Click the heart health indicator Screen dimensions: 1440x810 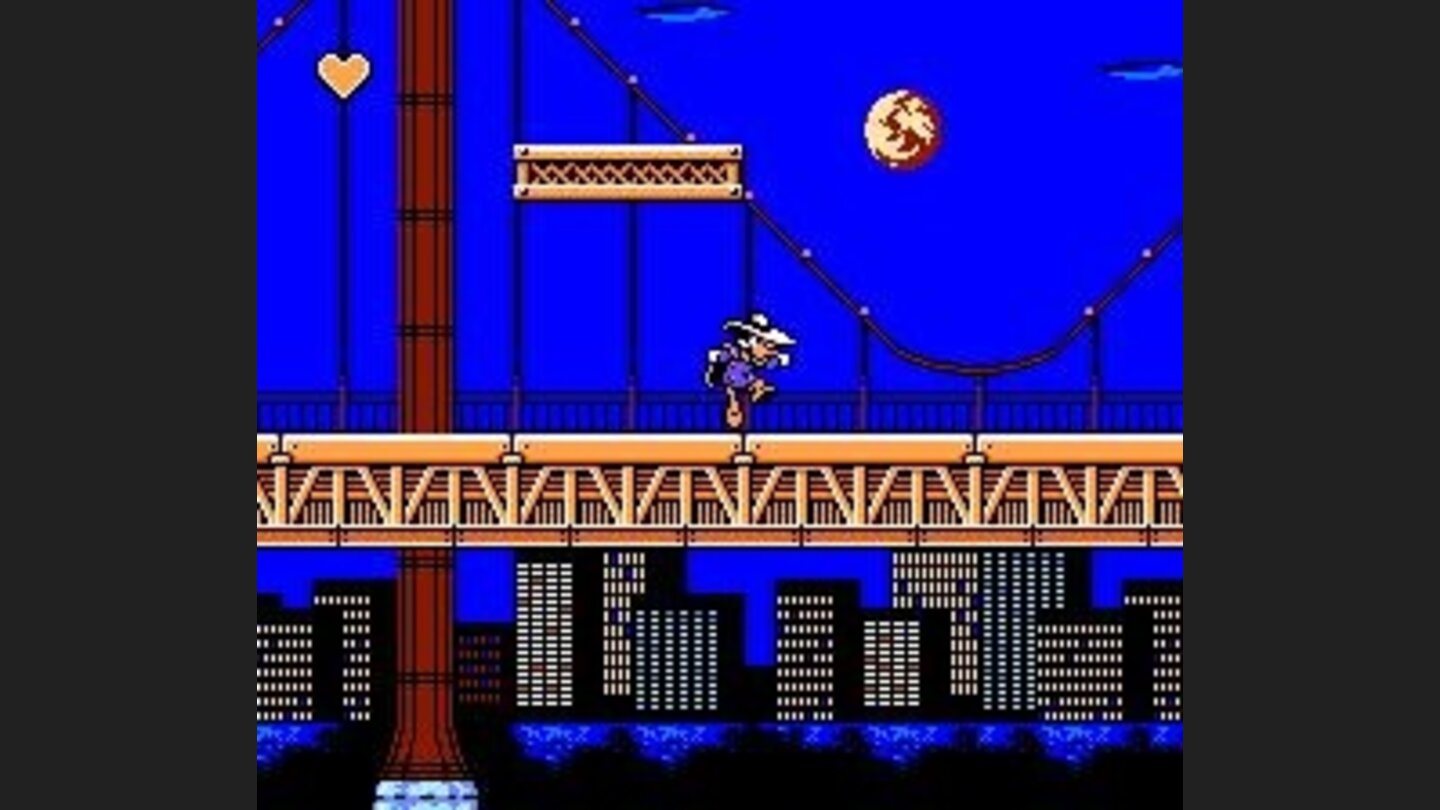pos(343,72)
